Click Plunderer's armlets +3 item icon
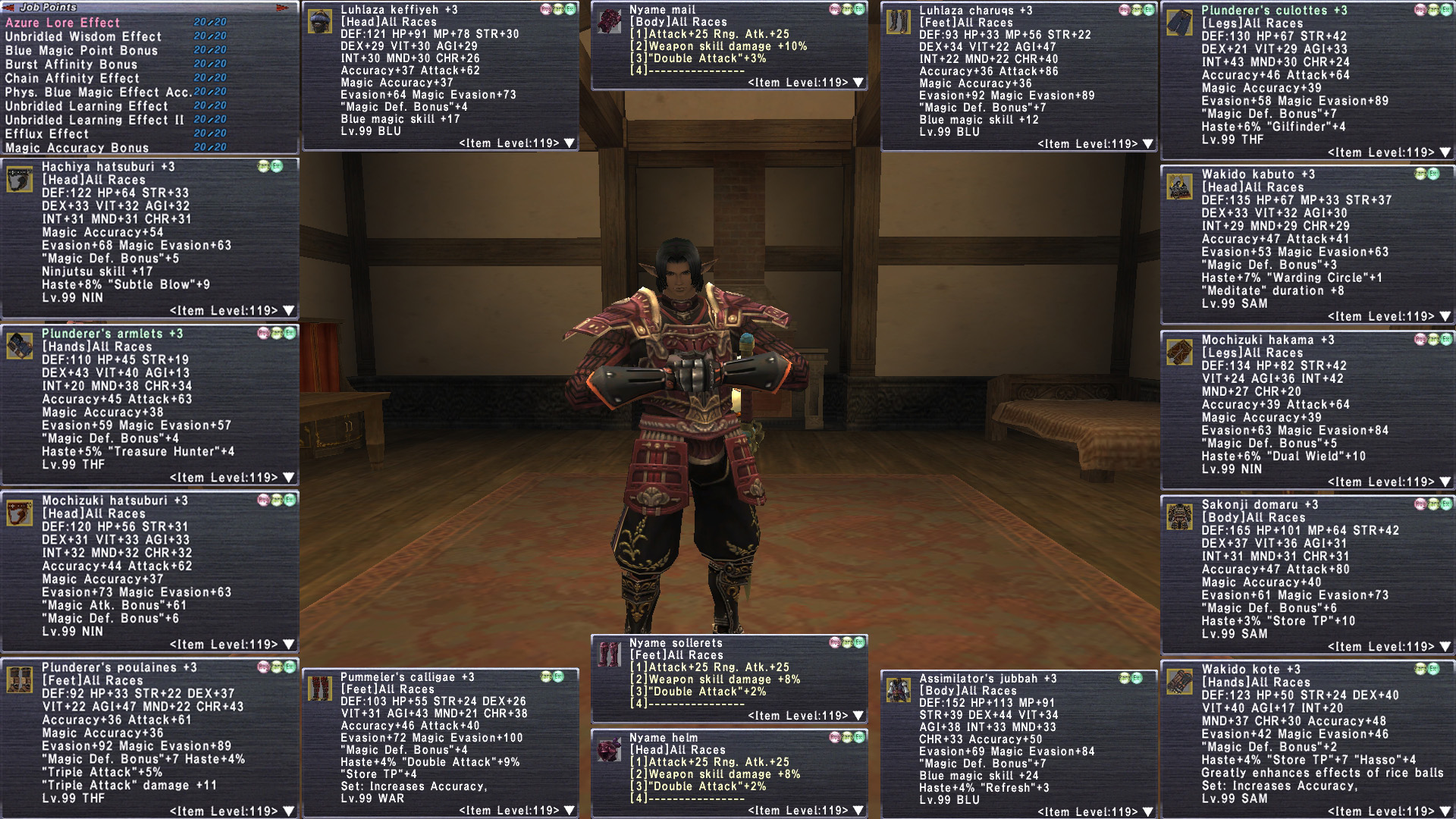 (x=20, y=347)
